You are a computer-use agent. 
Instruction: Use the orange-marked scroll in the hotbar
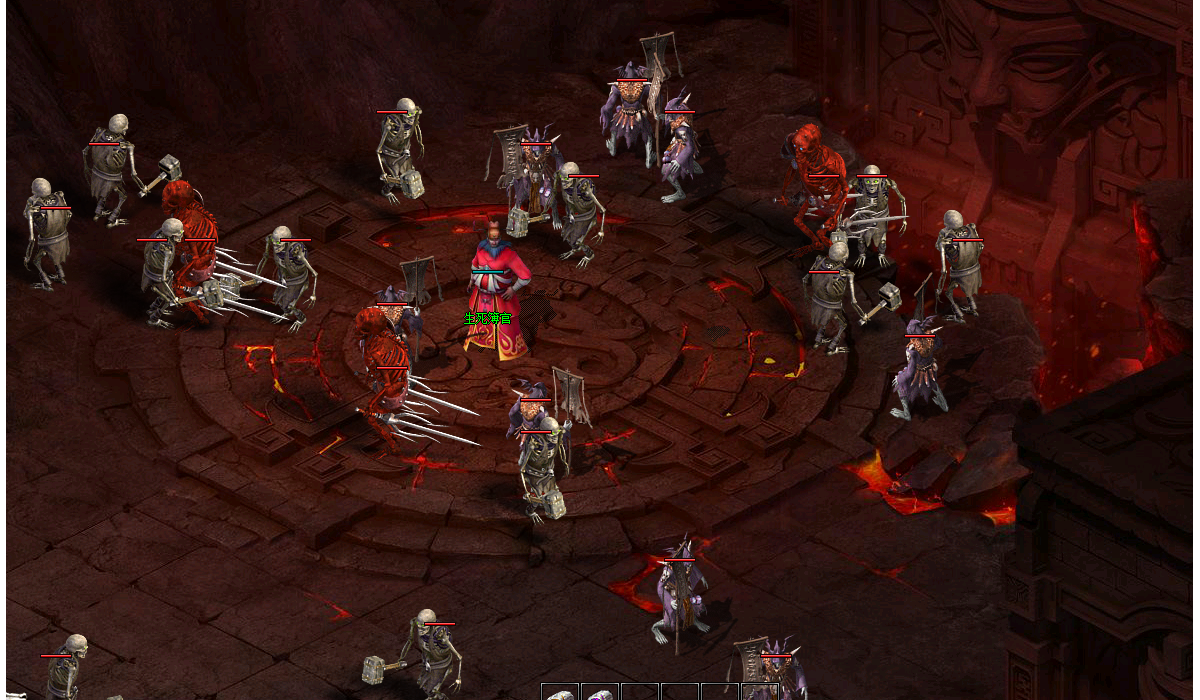click(560, 694)
